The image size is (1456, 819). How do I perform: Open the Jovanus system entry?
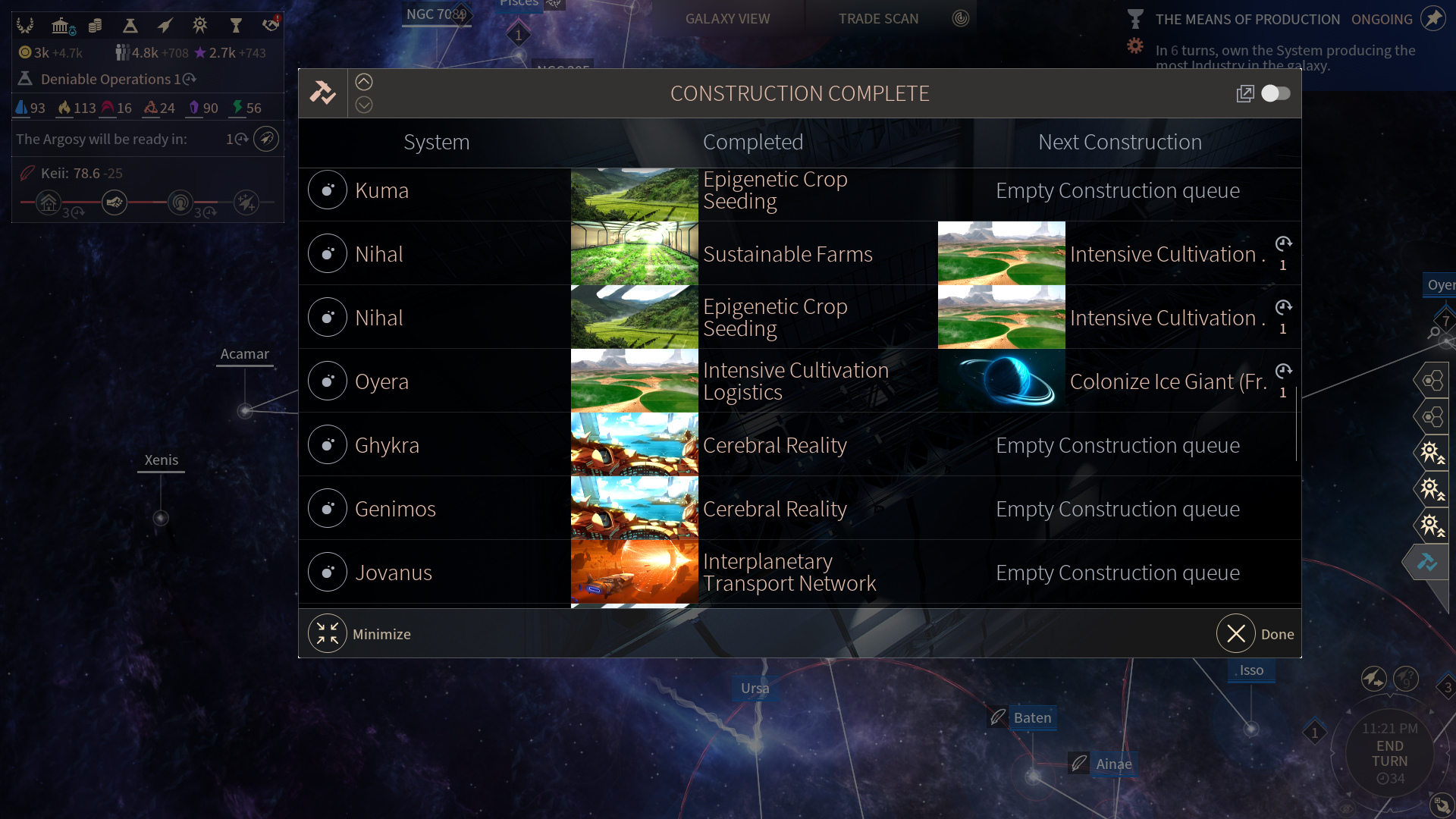pos(393,573)
